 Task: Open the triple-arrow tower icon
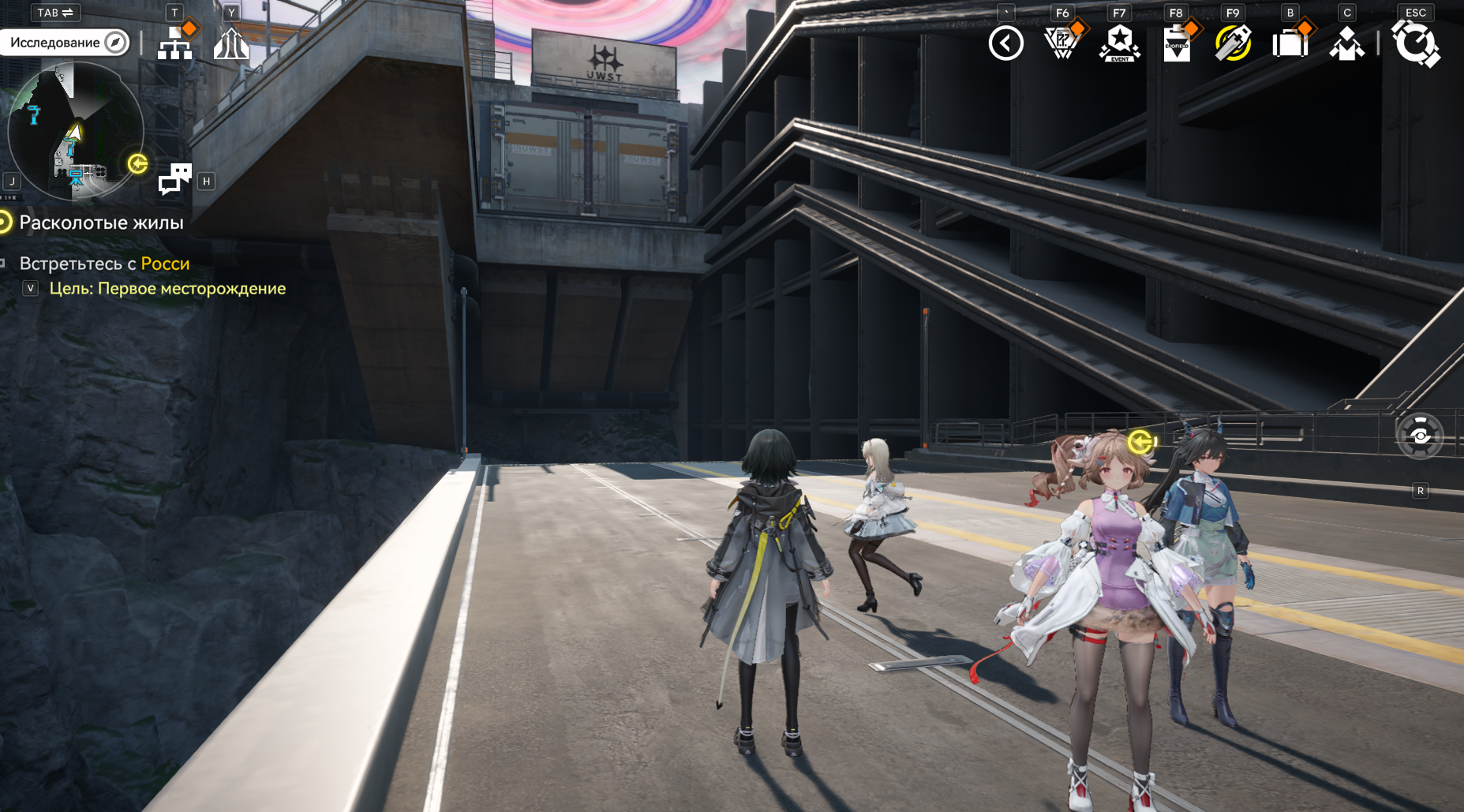(x=231, y=44)
